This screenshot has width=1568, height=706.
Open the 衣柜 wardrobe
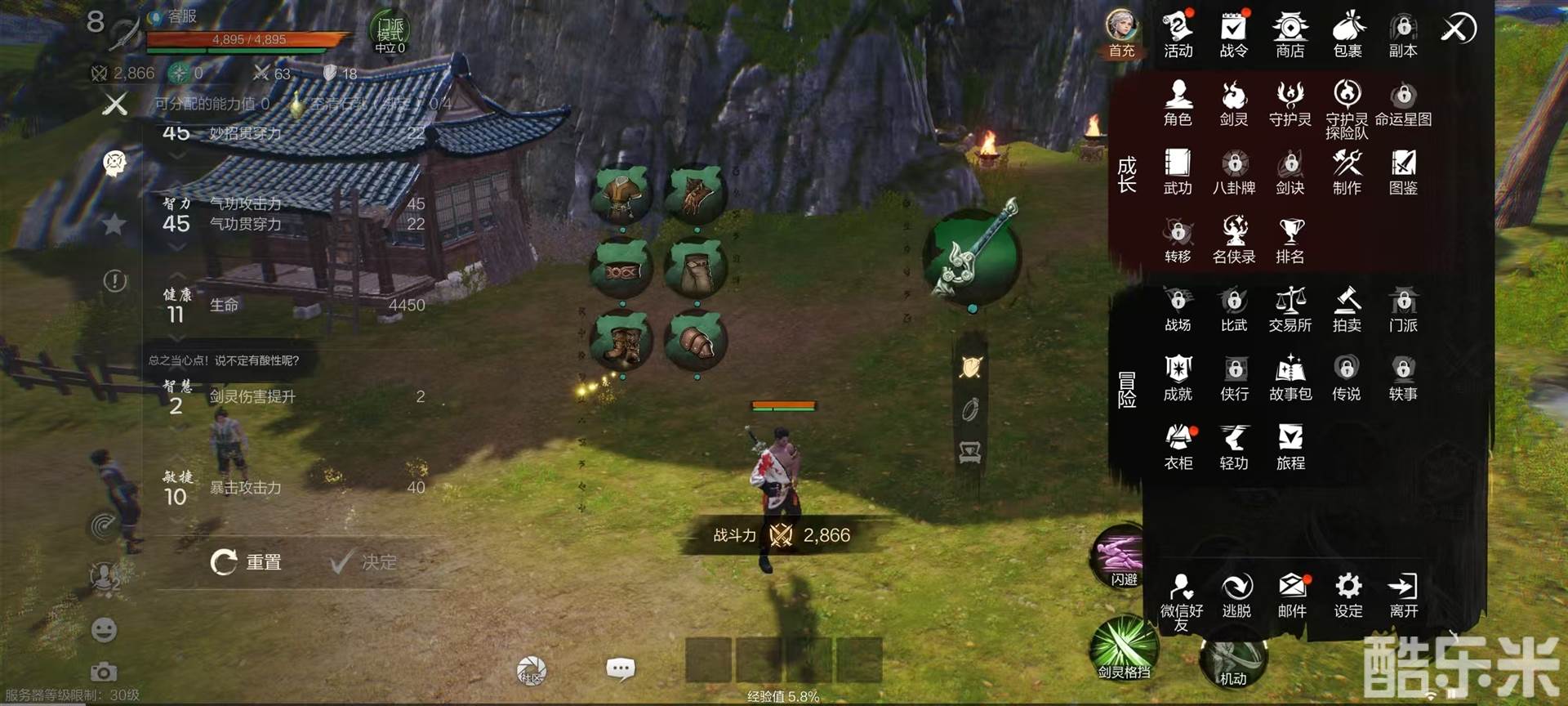pyautogui.click(x=1178, y=446)
